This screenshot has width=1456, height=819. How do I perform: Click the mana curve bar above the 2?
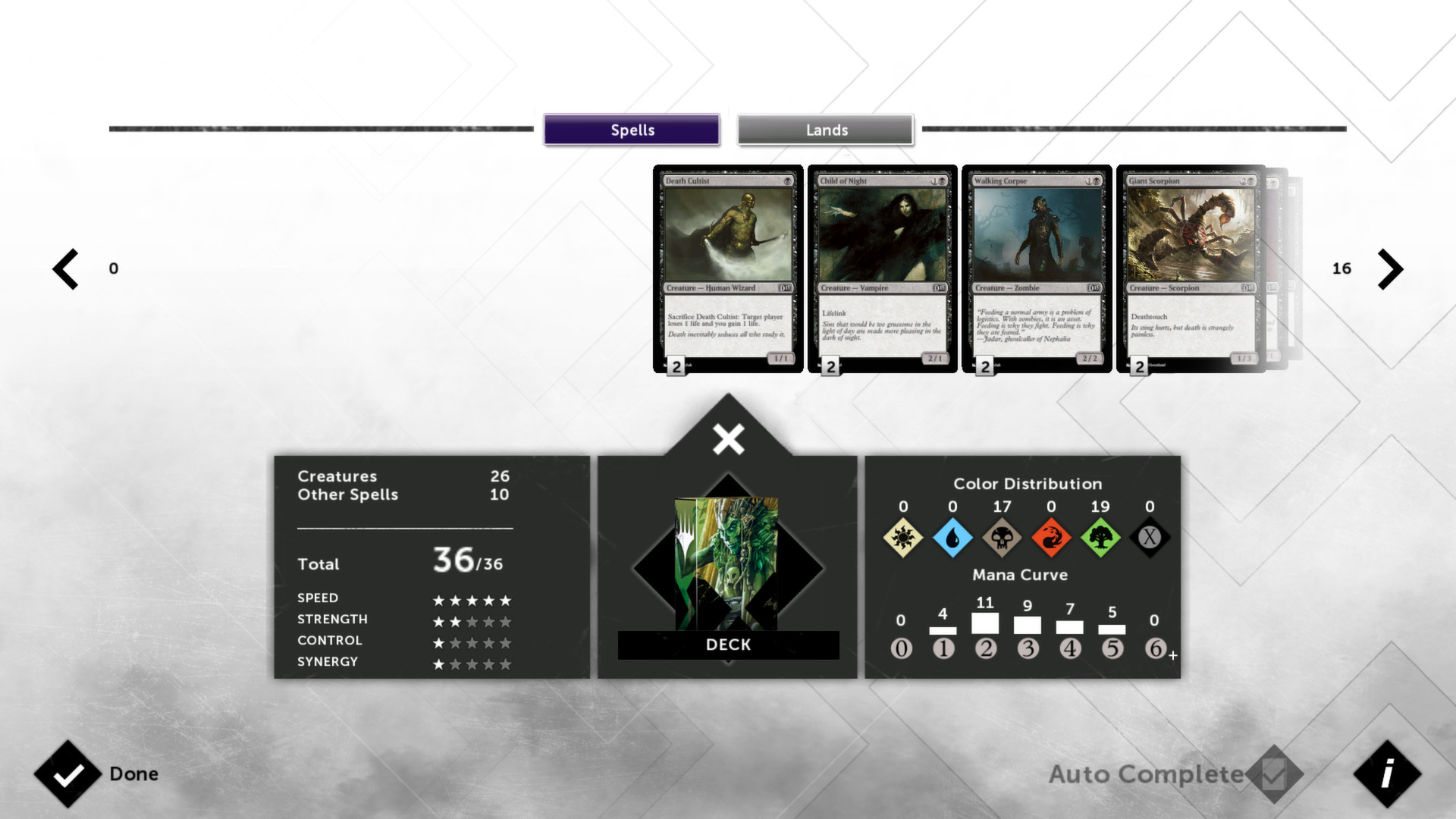985,623
